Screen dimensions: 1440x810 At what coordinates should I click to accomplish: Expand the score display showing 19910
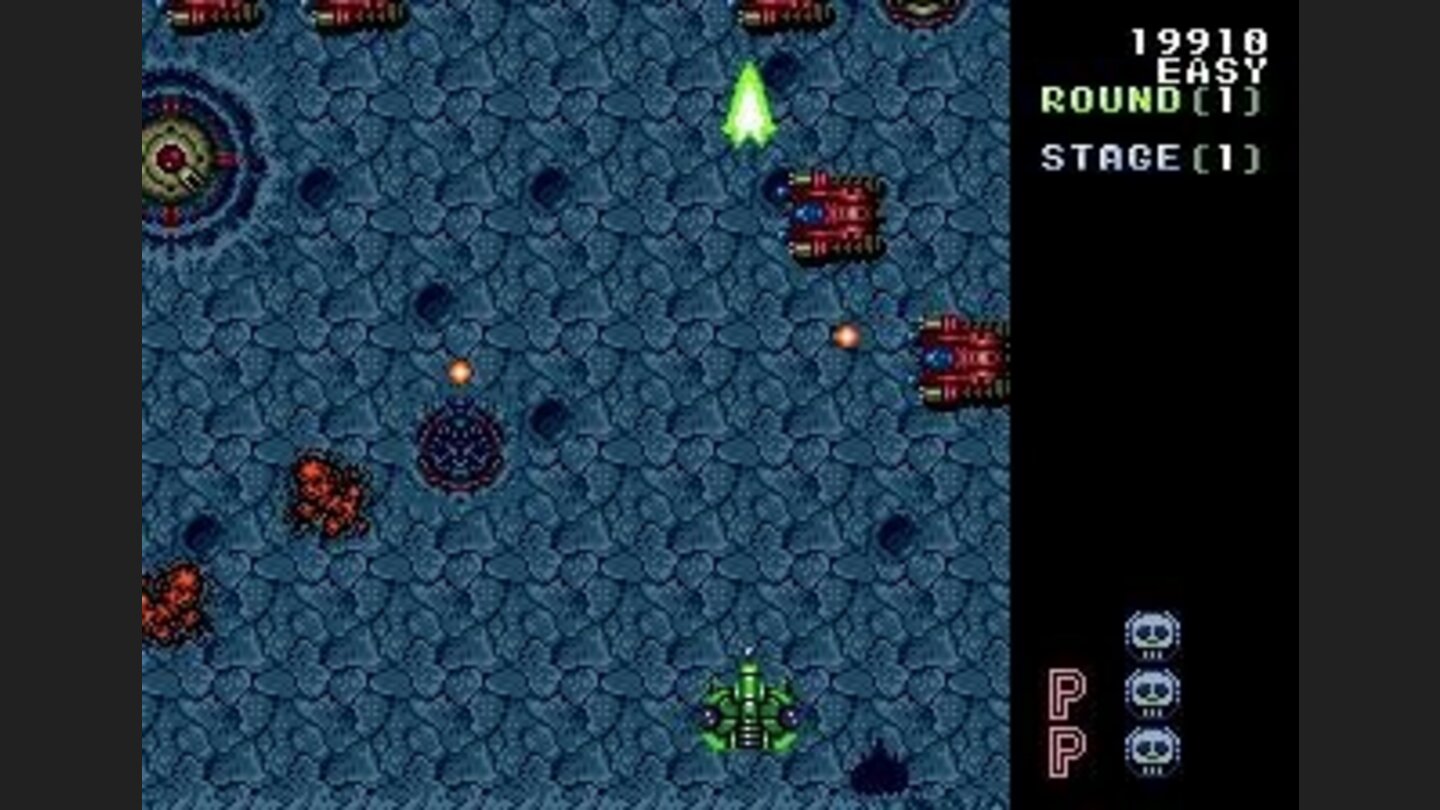coord(1197,40)
